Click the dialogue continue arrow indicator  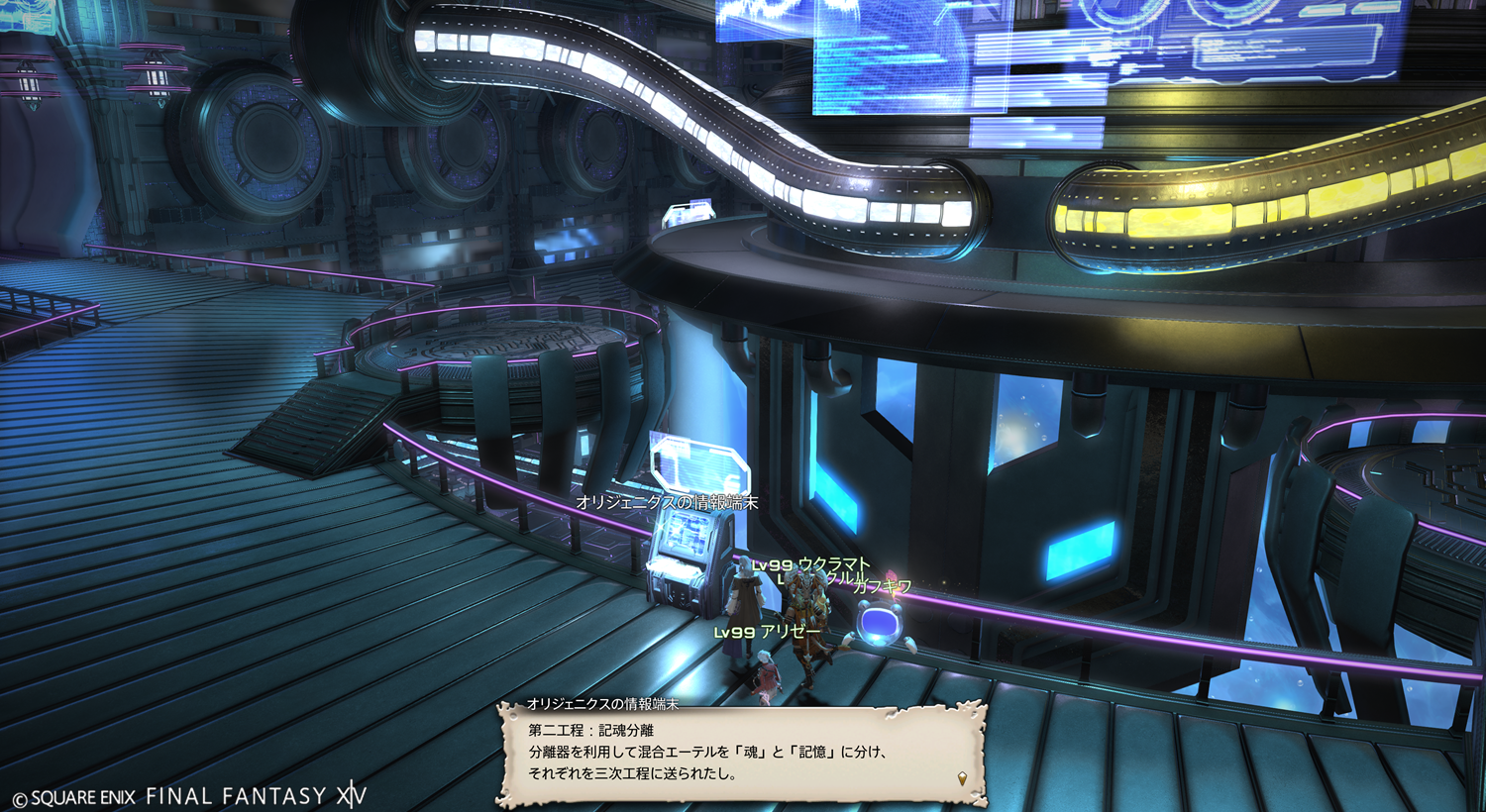click(x=962, y=778)
